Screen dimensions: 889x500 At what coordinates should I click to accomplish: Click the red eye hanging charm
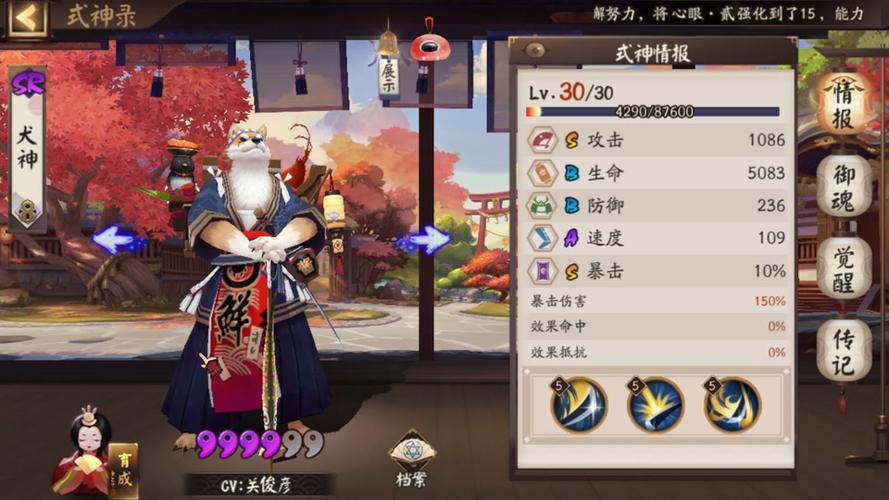(x=430, y=47)
